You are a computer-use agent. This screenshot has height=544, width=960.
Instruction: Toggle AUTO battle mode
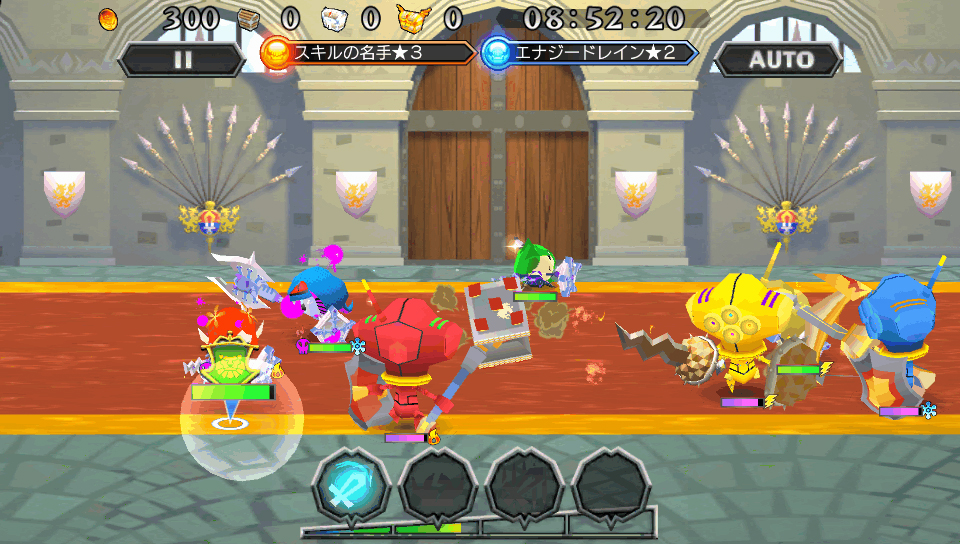(x=781, y=59)
